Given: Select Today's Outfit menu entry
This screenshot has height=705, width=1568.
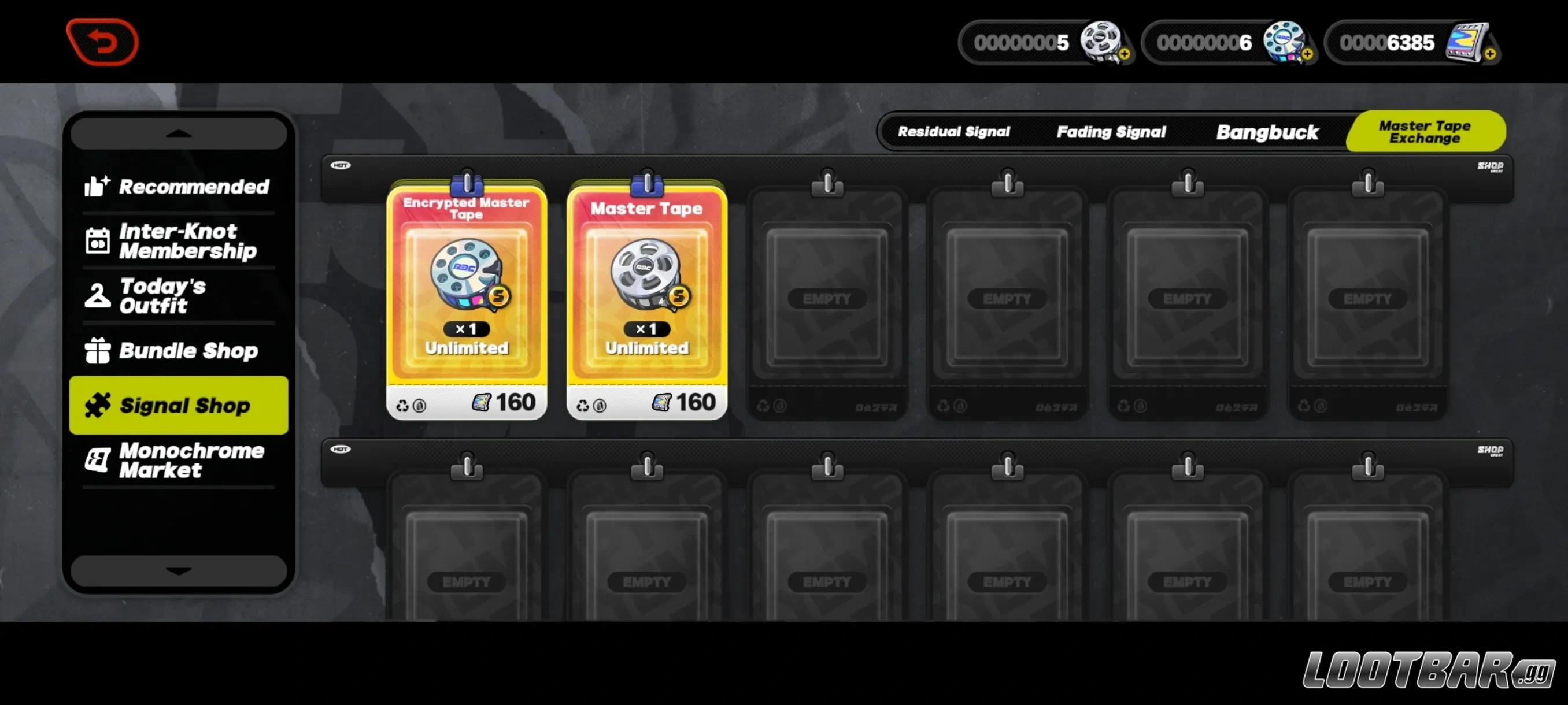Looking at the screenshot, I should click(x=177, y=296).
